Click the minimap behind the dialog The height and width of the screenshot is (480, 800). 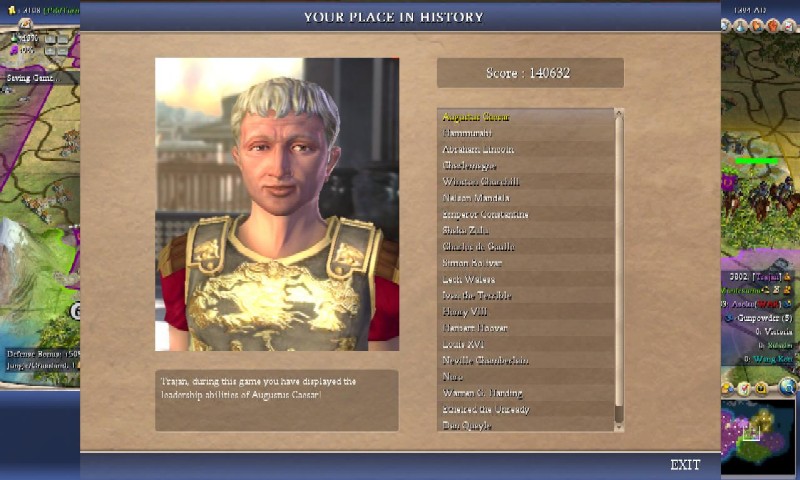[x=757, y=435]
